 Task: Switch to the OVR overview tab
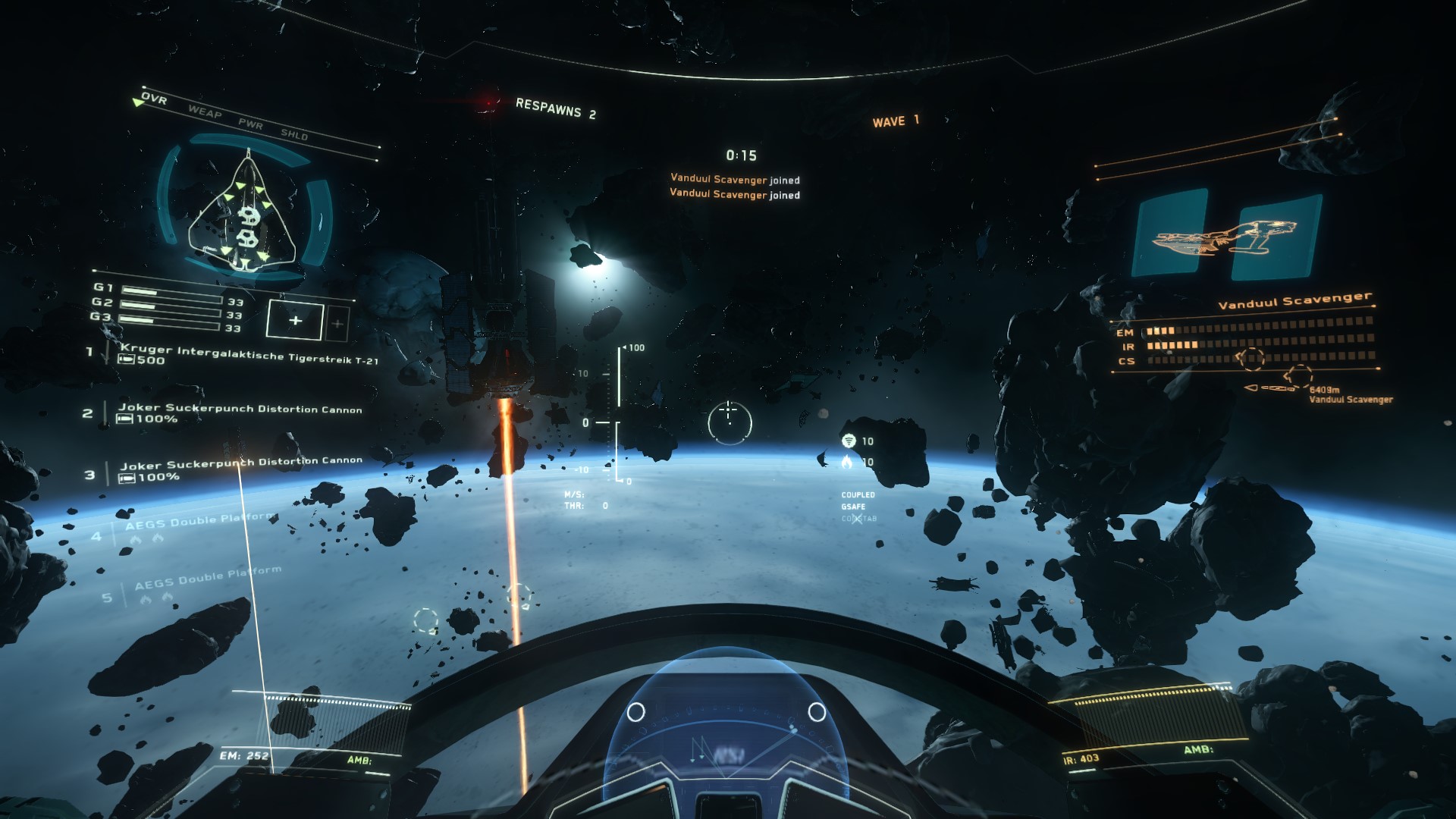(154, 98)
